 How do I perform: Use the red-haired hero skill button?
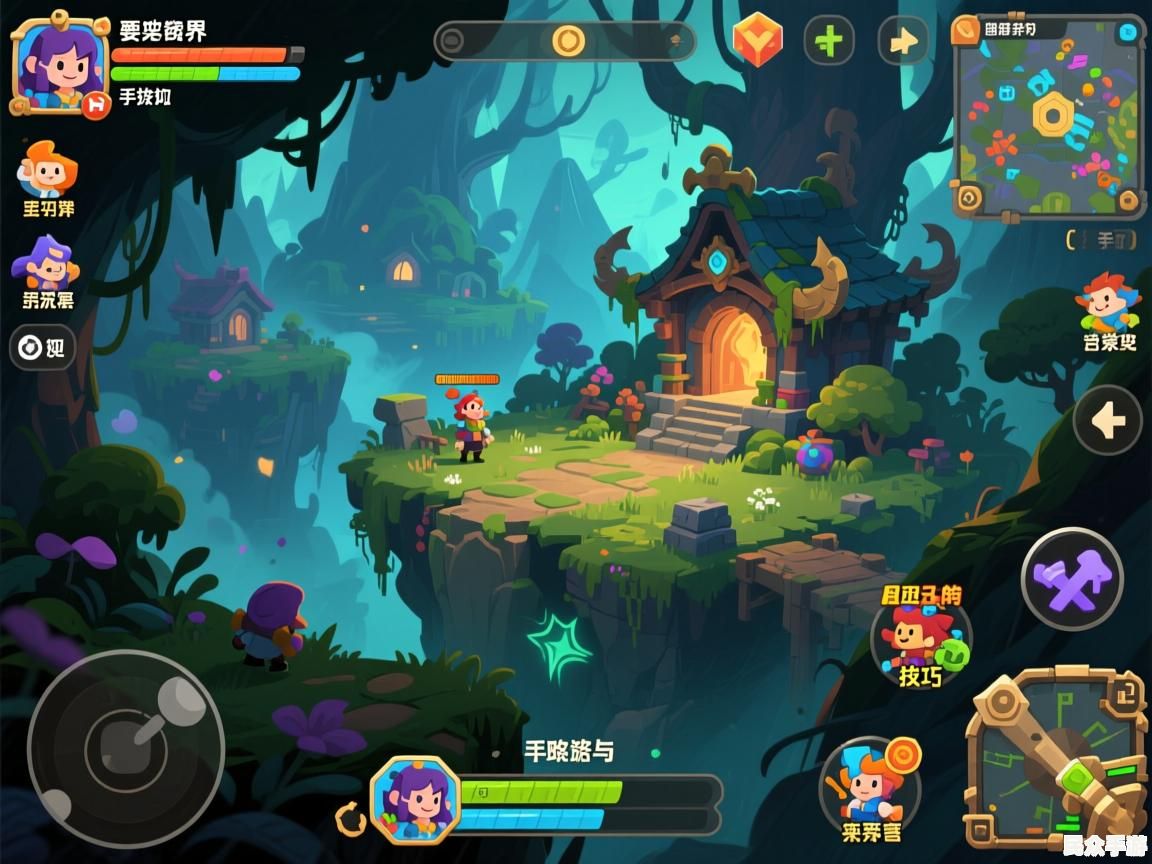coord(920,638)
